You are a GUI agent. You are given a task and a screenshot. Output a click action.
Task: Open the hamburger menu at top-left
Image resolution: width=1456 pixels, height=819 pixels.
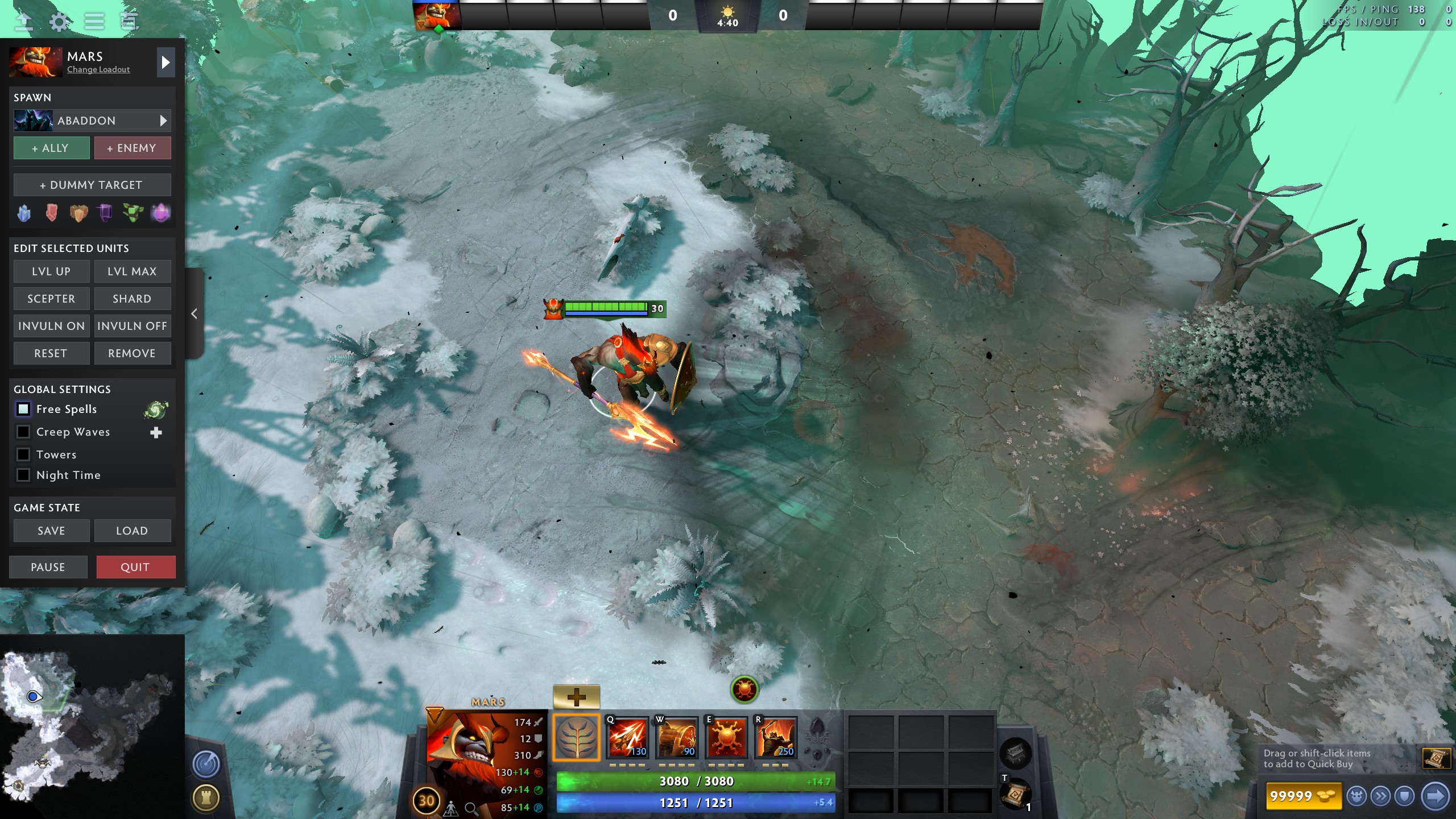click(95, 22)
